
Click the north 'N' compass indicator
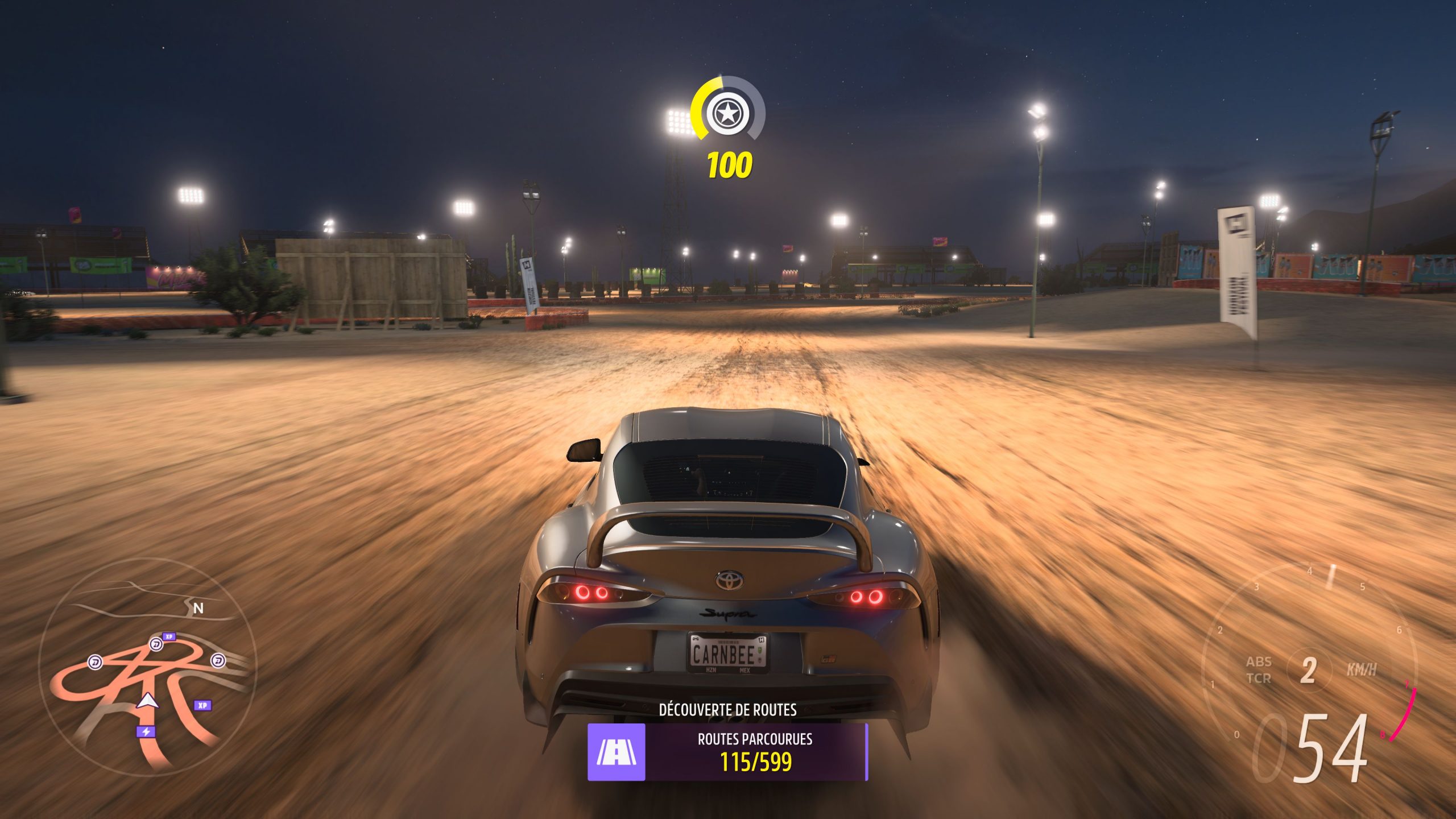click(198, 609)
